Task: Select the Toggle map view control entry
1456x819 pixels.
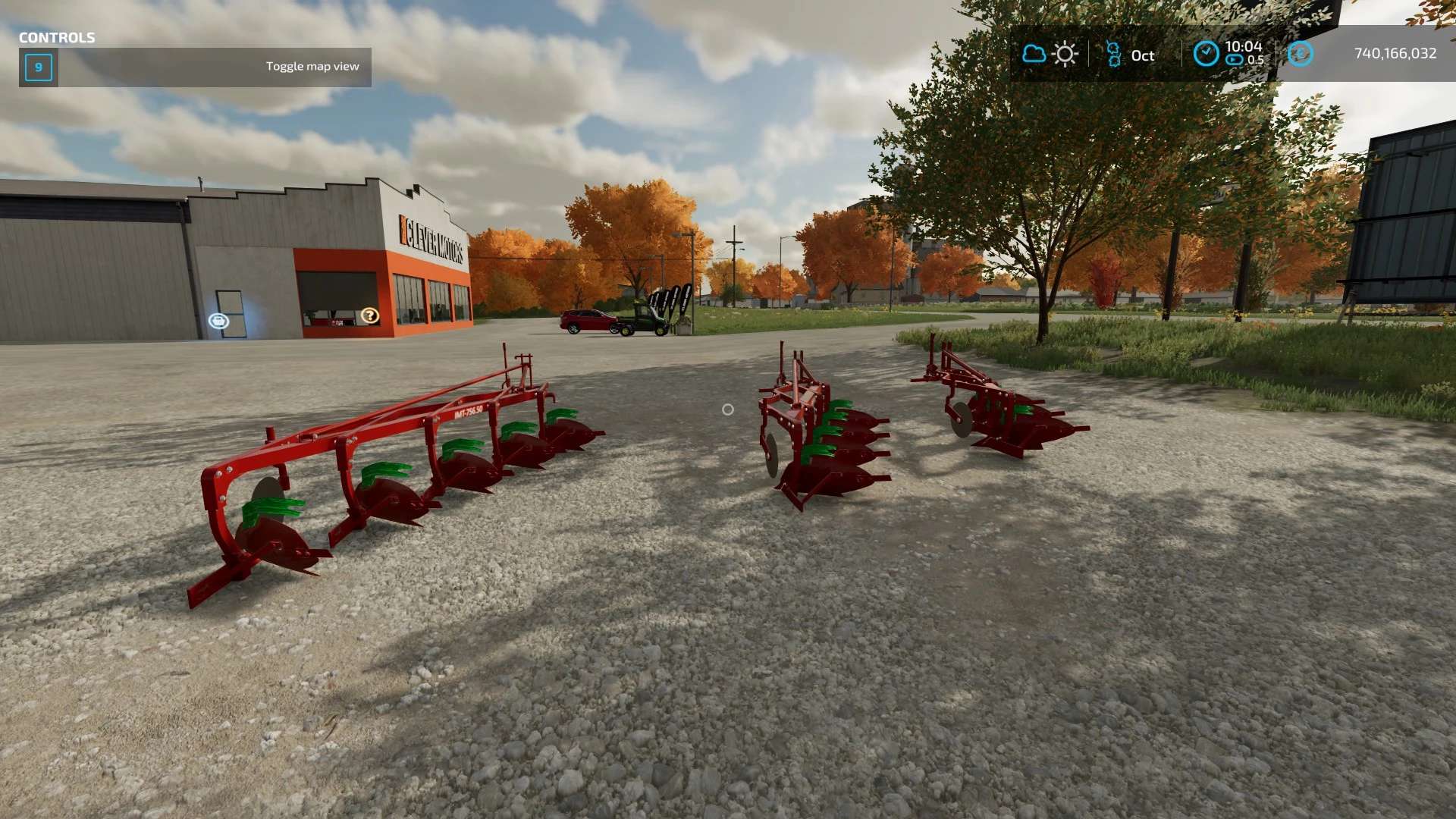Action: 195,67
